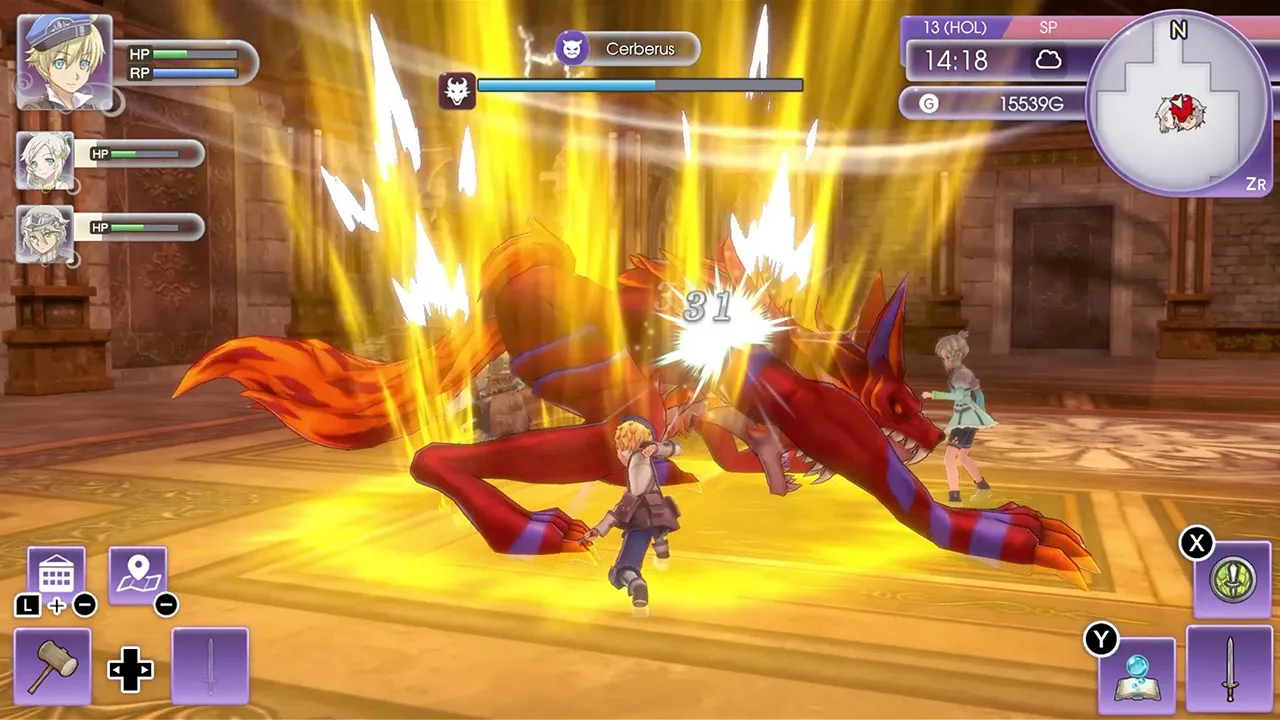Select the hammer tool slot

coord(52,667)
